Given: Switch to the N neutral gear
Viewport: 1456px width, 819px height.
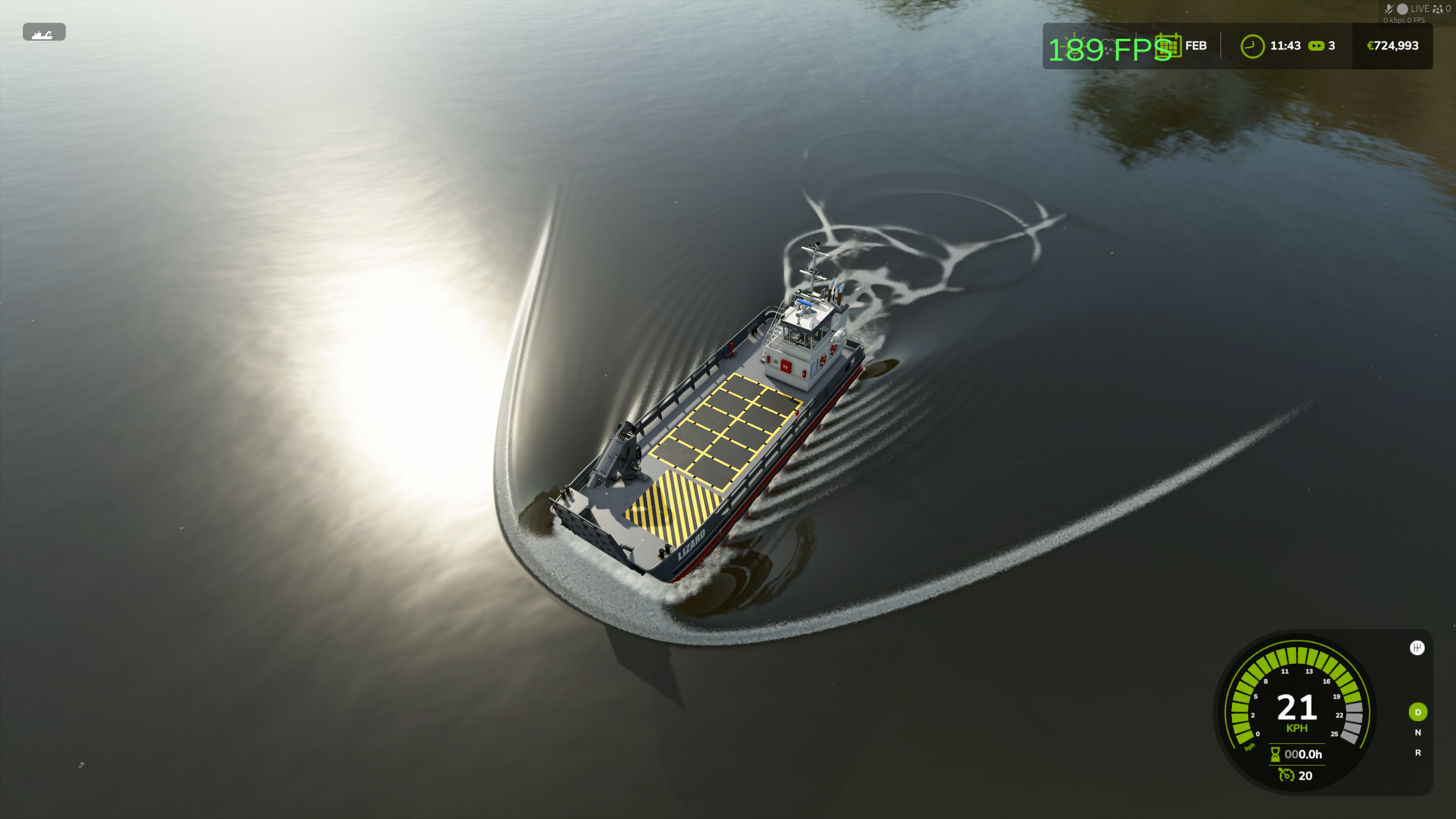Looking at the screenshot, I should [x=1417, y=733].
